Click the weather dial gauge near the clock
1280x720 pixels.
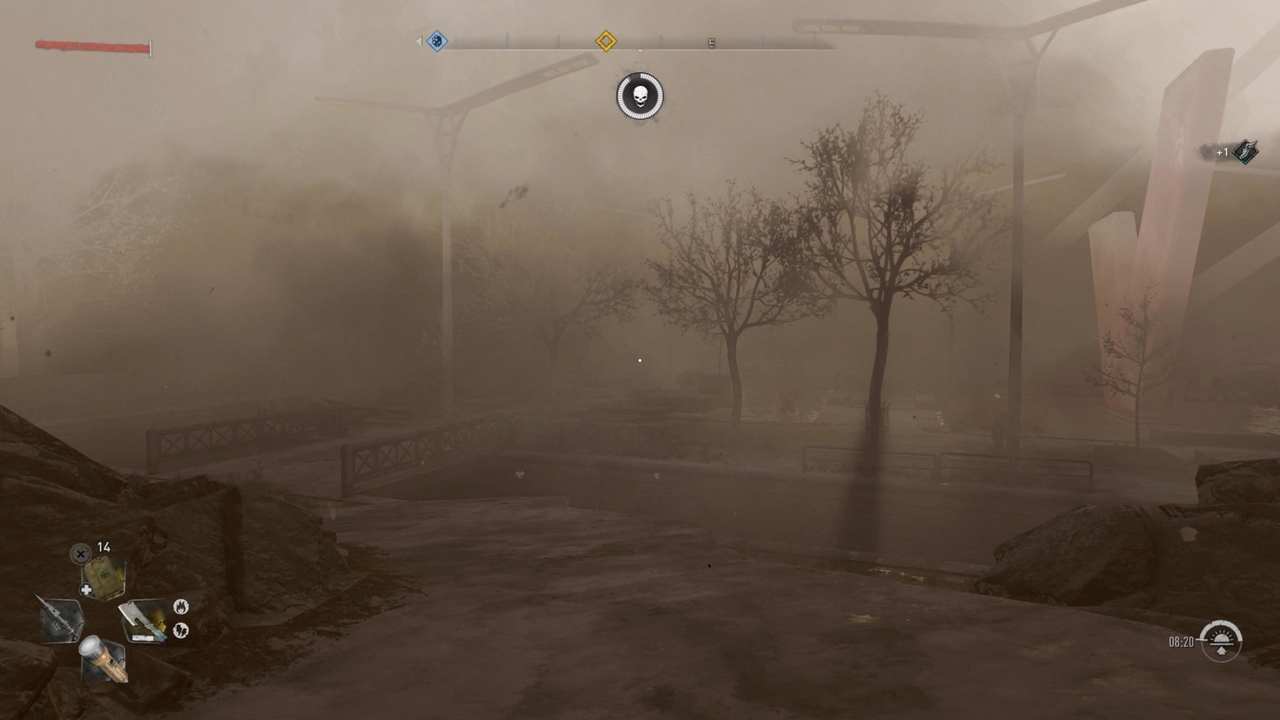(x=1222, y=640)
